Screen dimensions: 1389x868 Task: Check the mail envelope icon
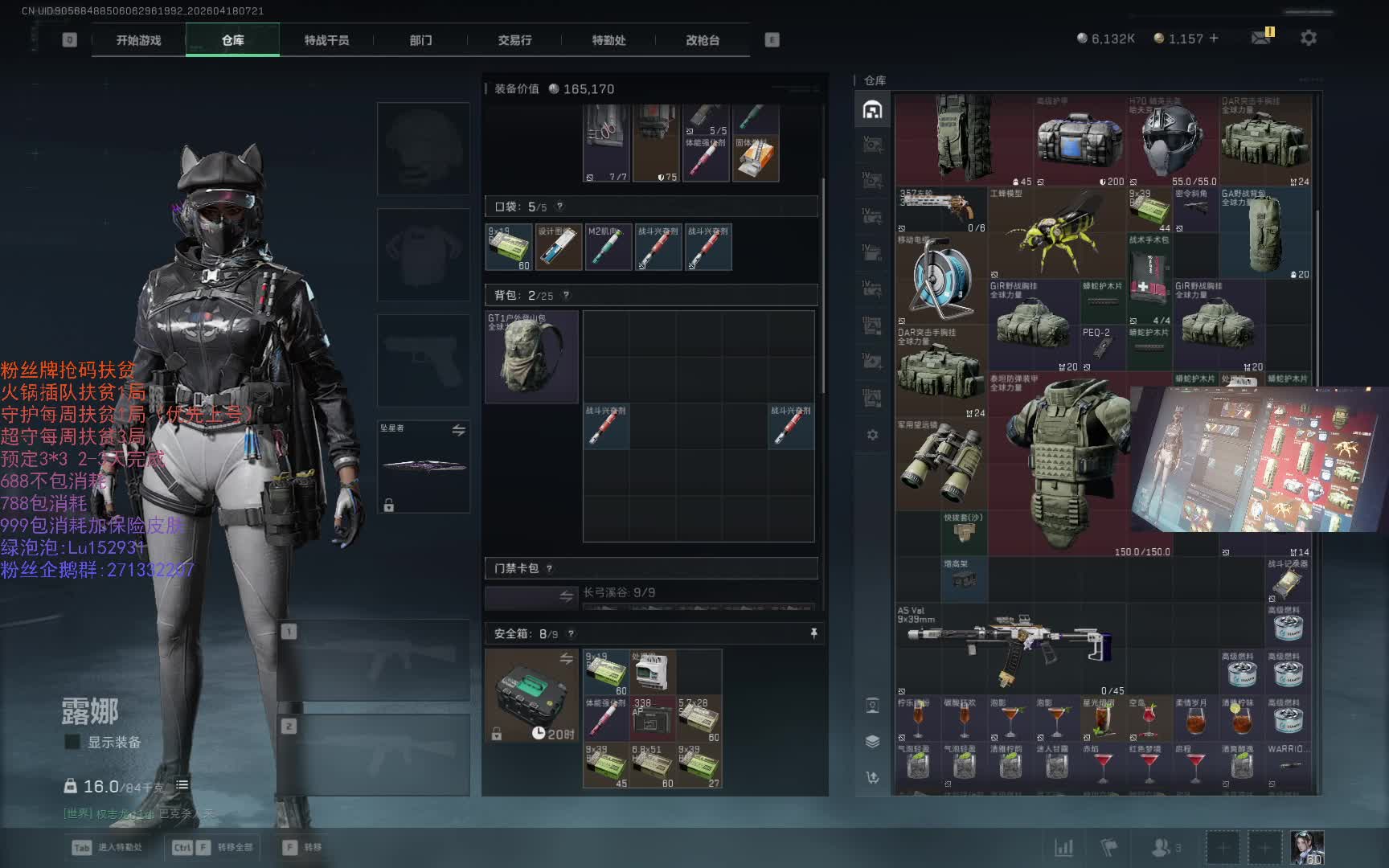(1260, 38)
